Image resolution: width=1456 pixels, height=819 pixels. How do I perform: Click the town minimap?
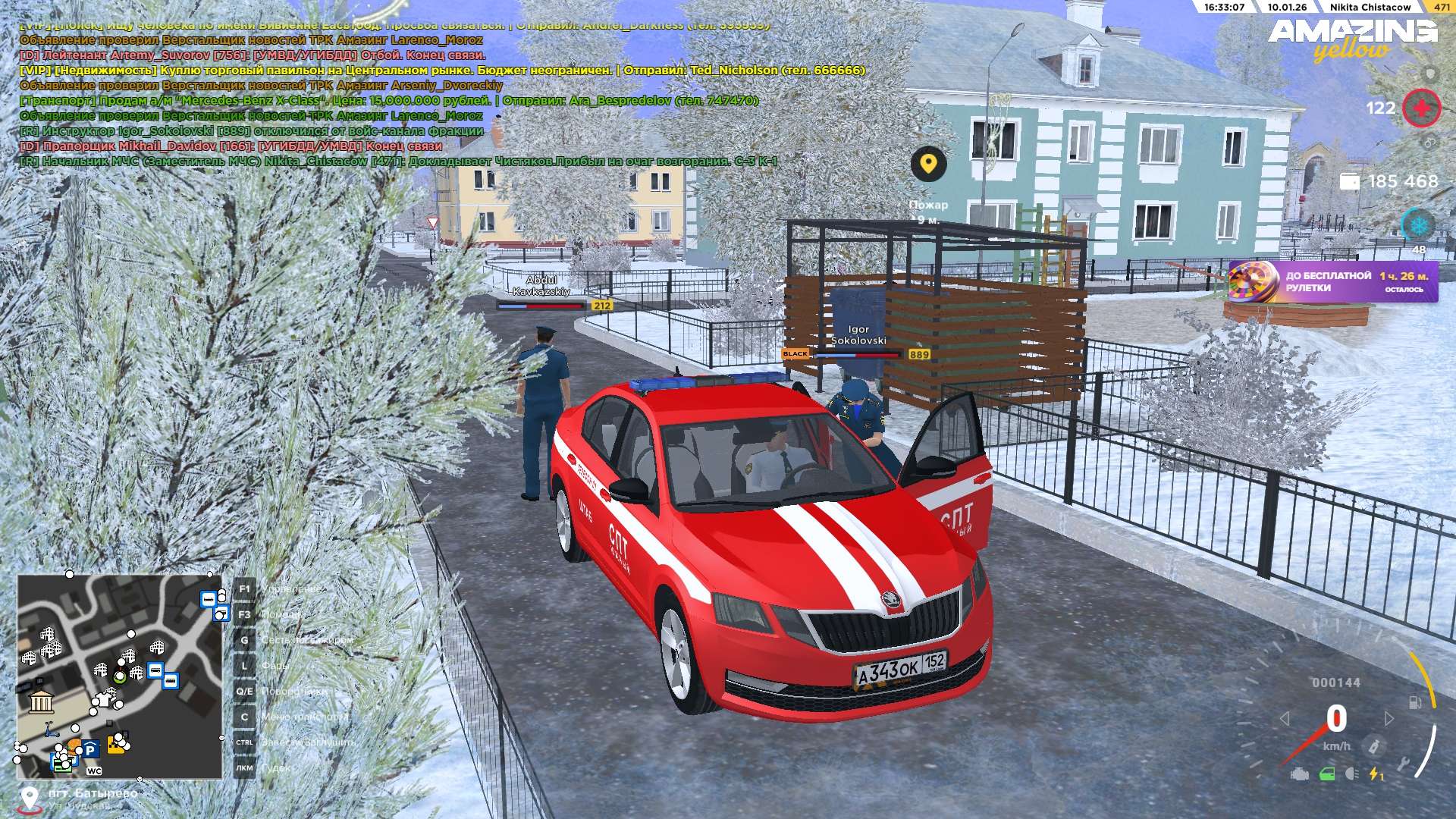pyautogui.click(x=120, y=676)
